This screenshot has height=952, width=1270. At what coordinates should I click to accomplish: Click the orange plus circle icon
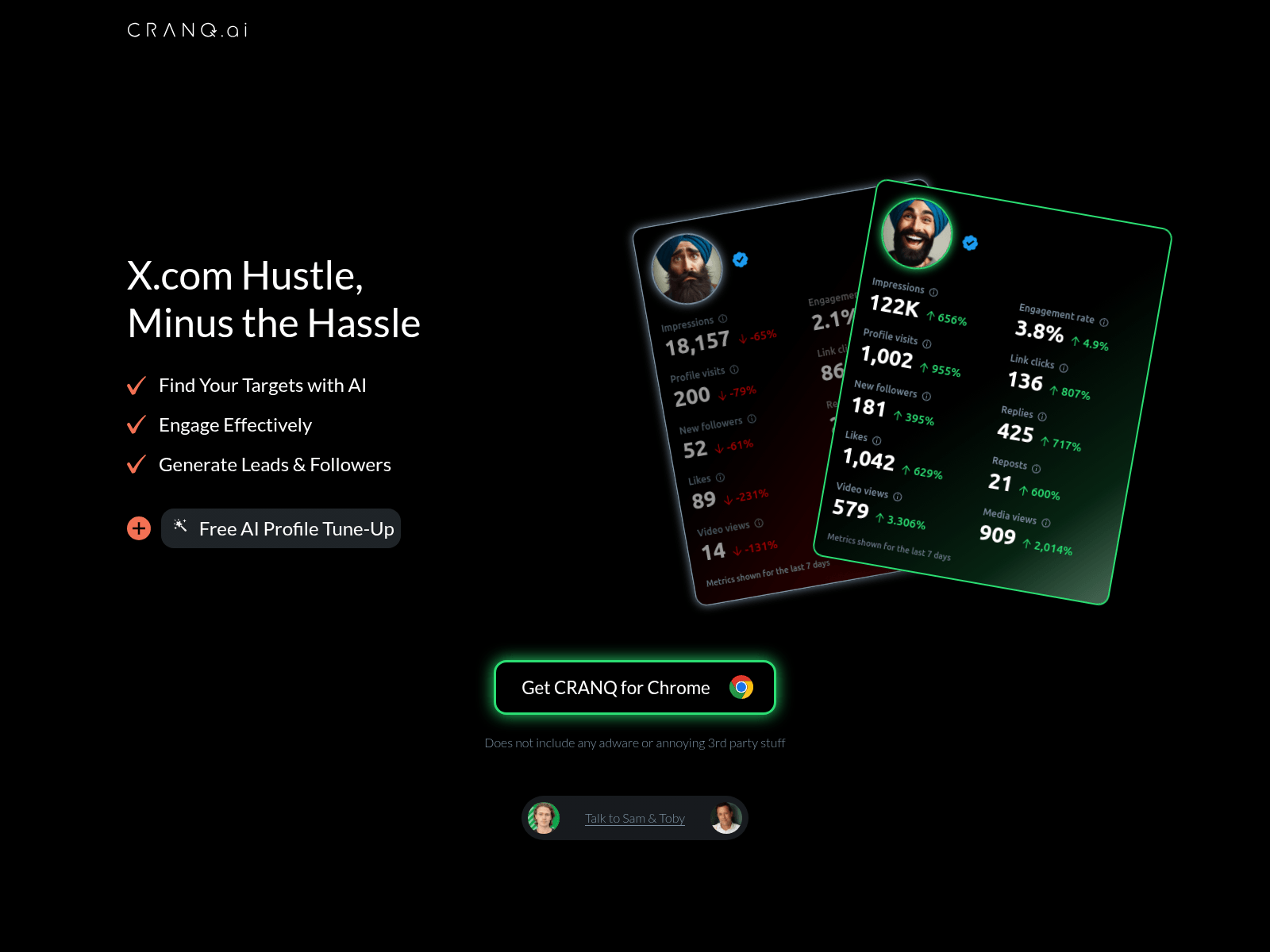click(139, 528)
